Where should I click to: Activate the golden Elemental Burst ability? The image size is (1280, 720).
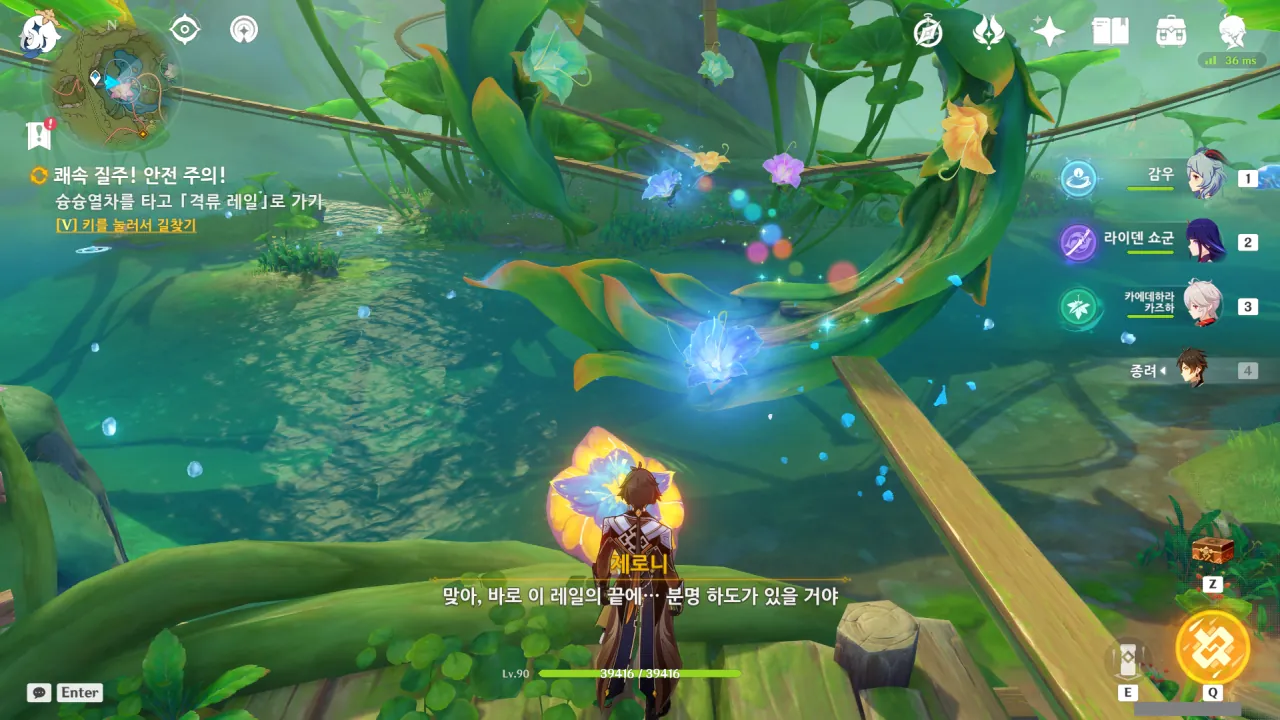tap(1212, 646)
